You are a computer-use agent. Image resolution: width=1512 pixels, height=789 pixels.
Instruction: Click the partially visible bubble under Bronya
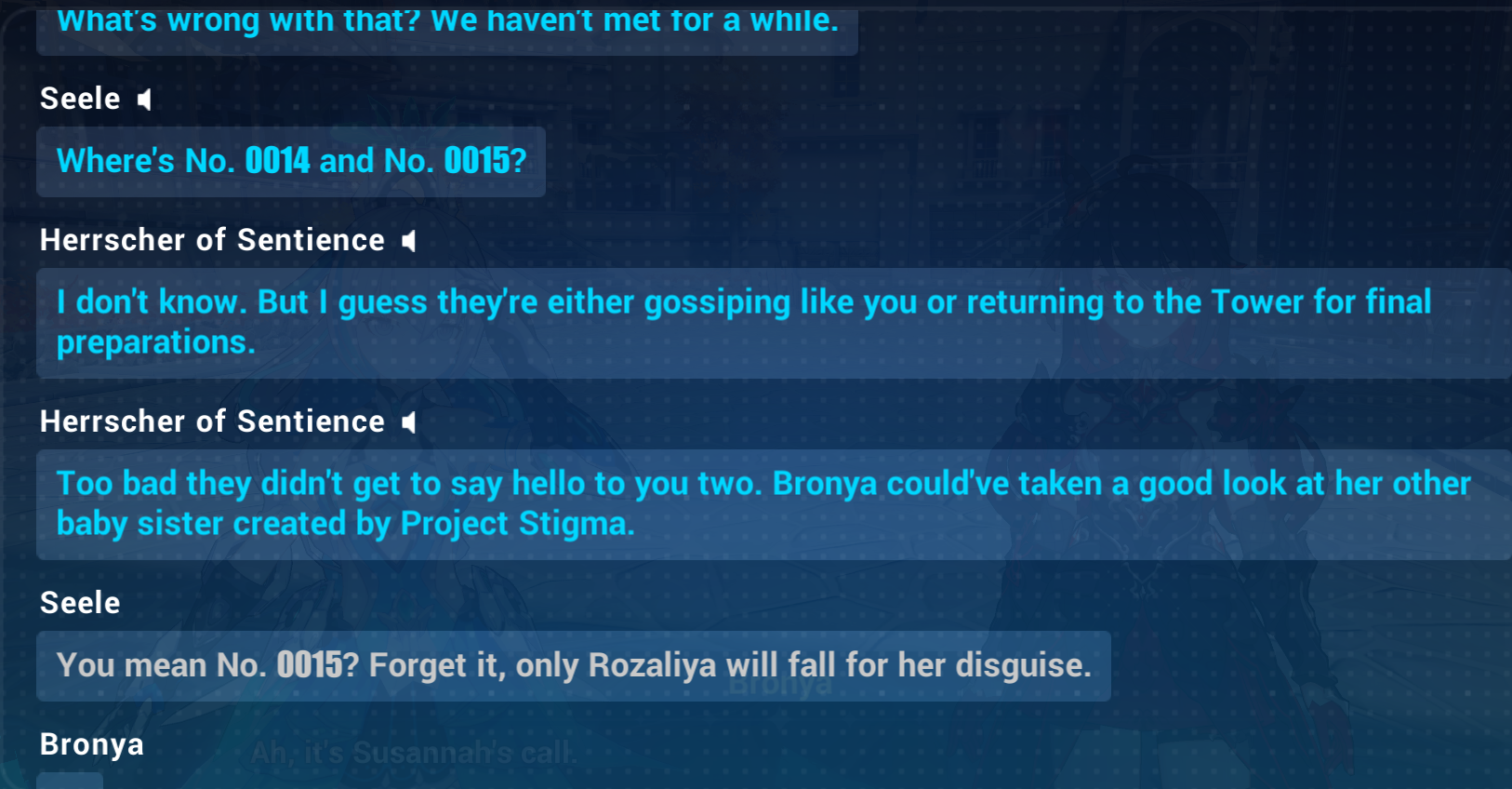(70, 780)
